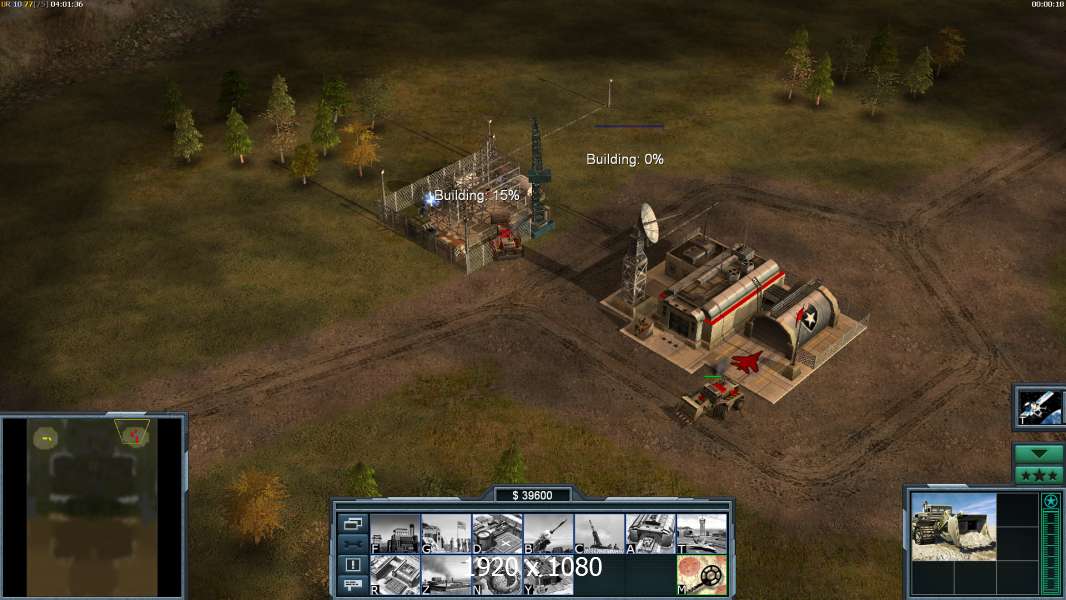Click the selected dozer portrait
The height and width of the screenshot is (600, 1066).
pos(953,525)
